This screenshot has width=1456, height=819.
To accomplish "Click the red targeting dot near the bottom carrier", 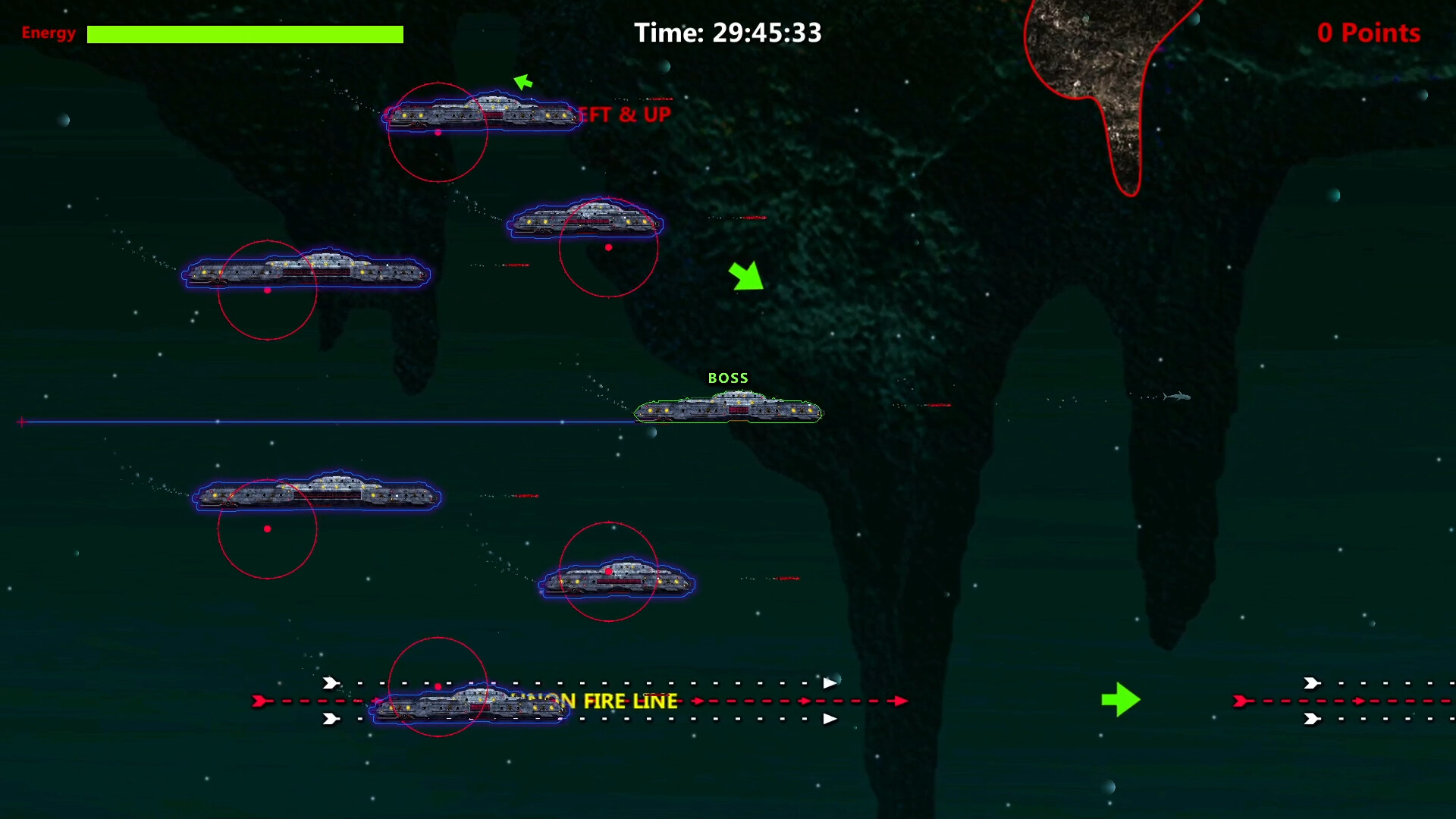I will coord(438,685).
